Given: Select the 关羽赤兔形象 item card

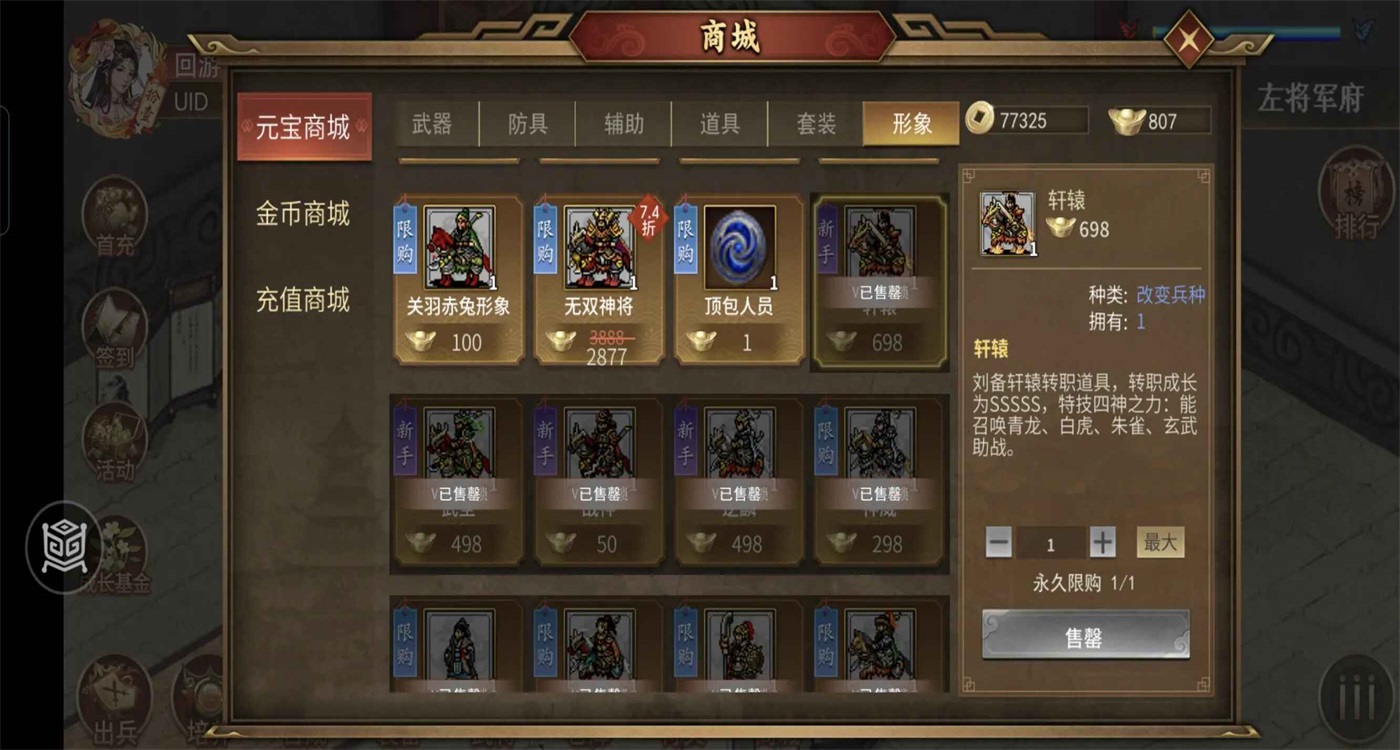Looking at the screenshot, I should 458,280.
